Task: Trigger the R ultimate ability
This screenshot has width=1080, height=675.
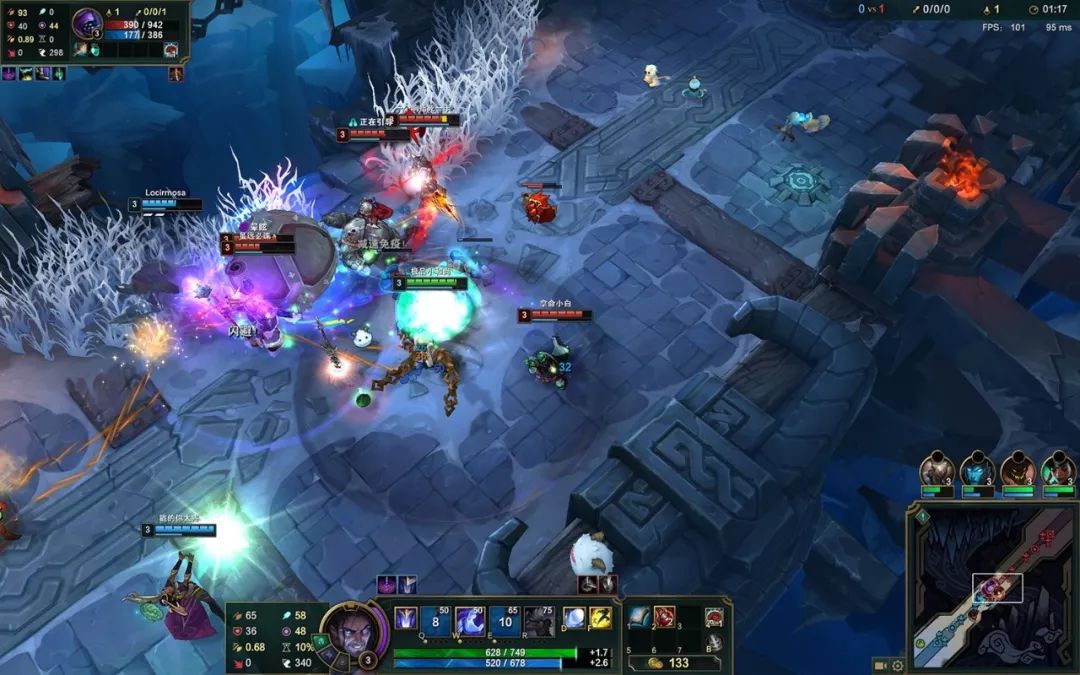Action: (539, 620)
